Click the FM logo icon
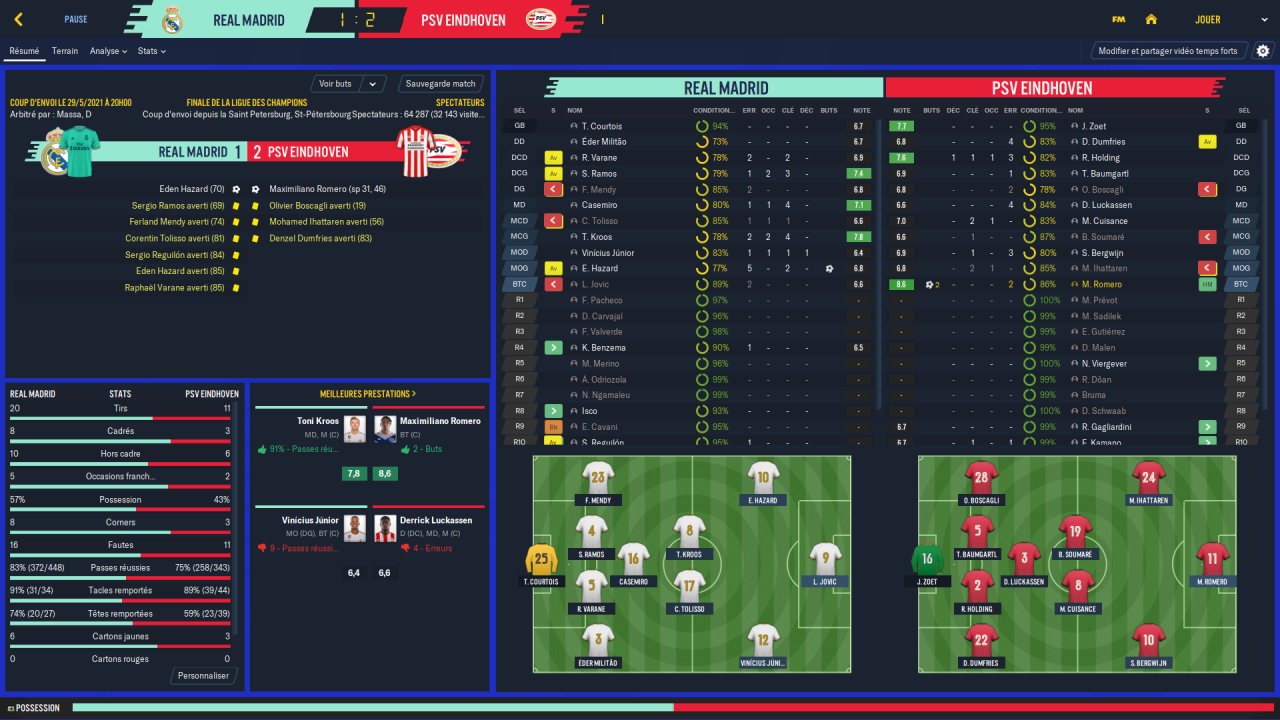Viewport: 1280px width, 720px height. 1118,19
